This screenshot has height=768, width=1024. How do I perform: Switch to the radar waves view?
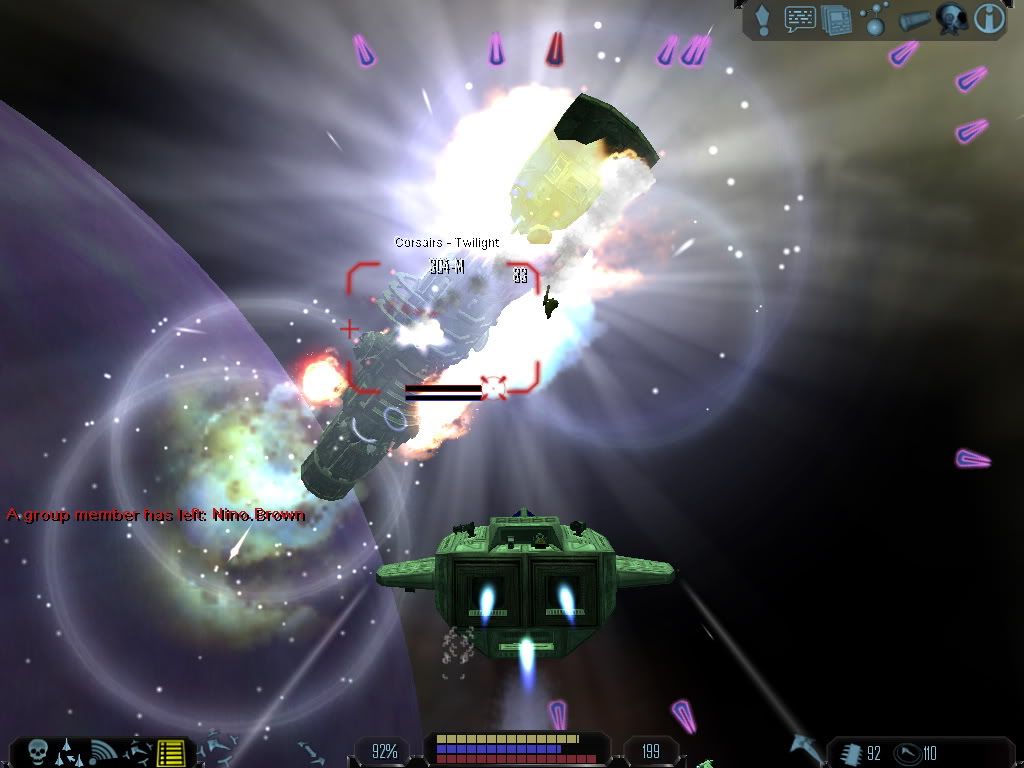click(x=102, y=751)
